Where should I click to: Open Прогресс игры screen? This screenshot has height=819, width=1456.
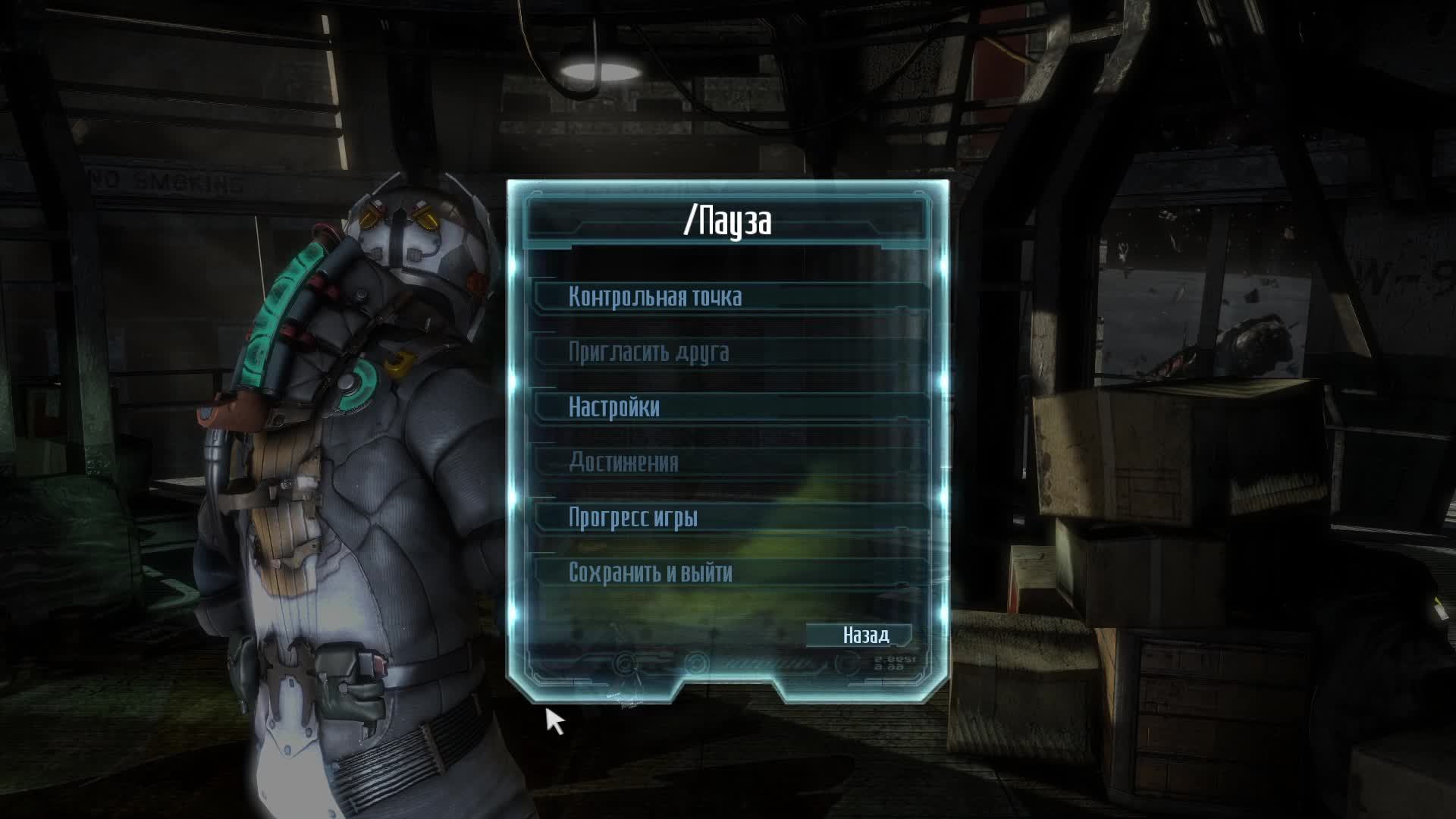633,517
